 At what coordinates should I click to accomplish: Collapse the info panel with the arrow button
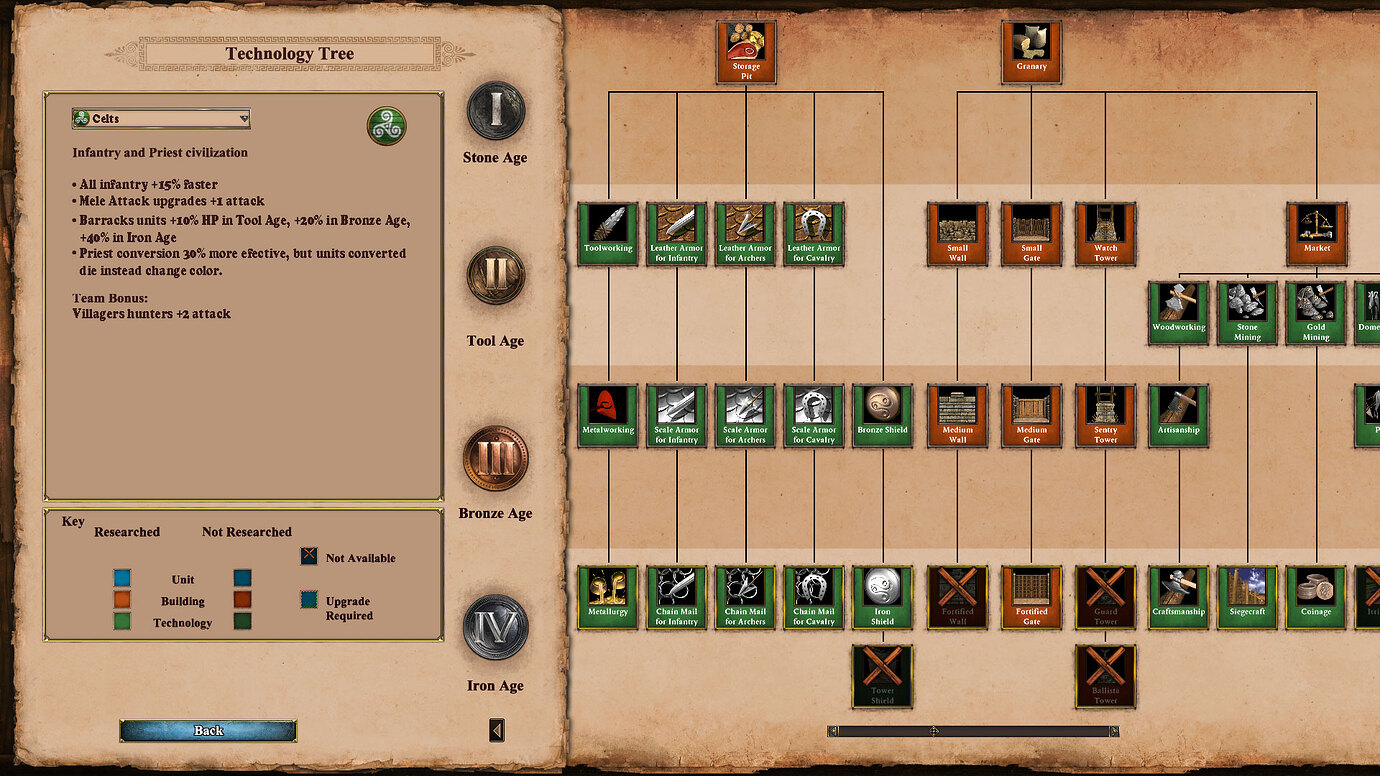(x=495, y=729)
